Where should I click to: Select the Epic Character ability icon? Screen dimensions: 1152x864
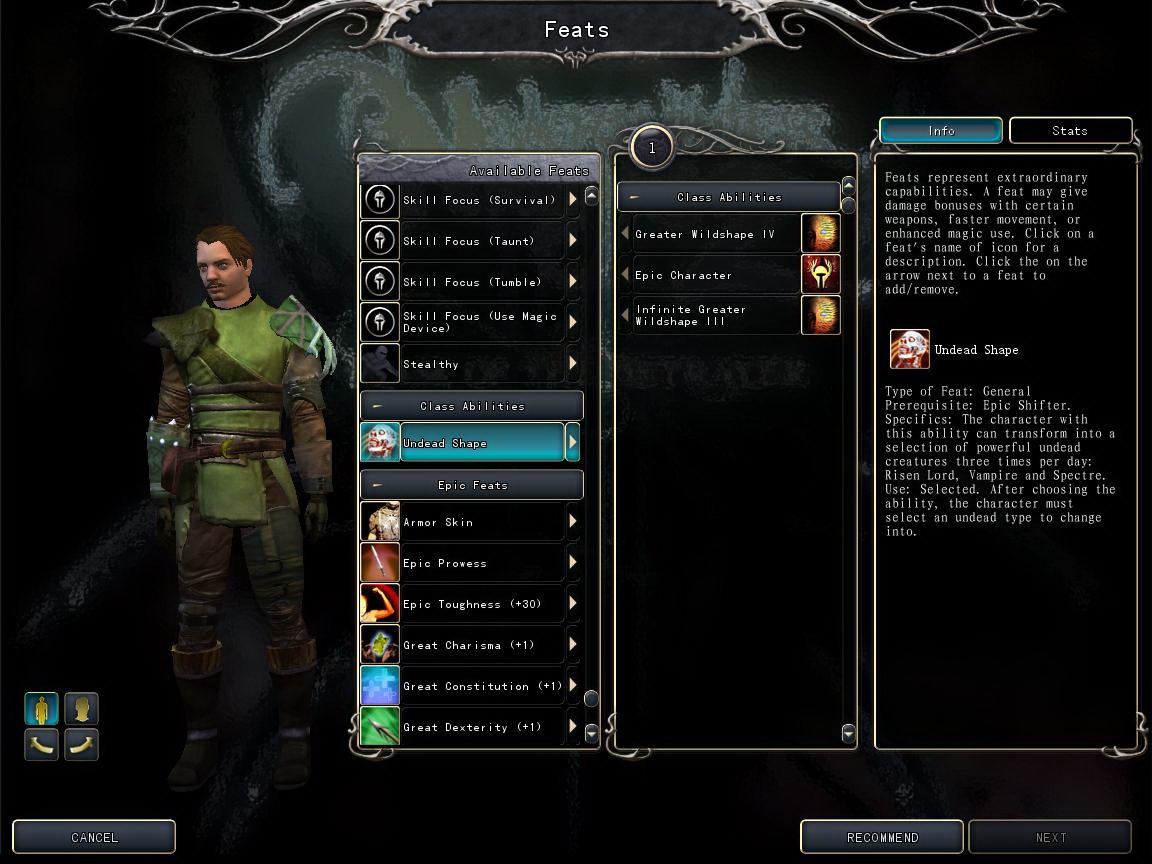pos(821,274)
